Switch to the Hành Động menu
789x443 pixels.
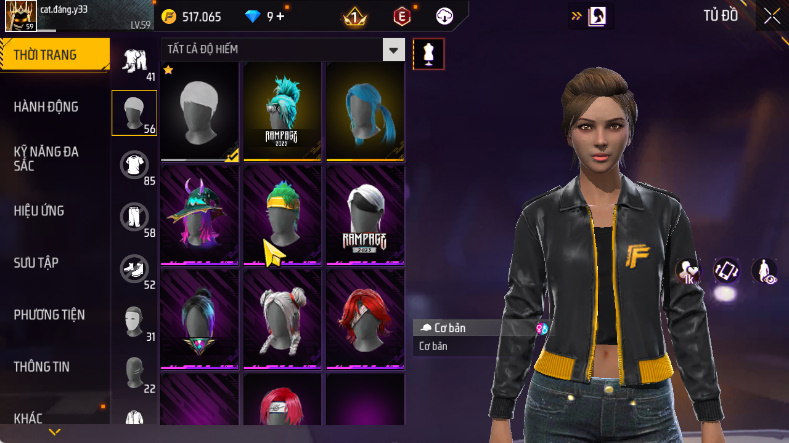click(x=46, y=107)
